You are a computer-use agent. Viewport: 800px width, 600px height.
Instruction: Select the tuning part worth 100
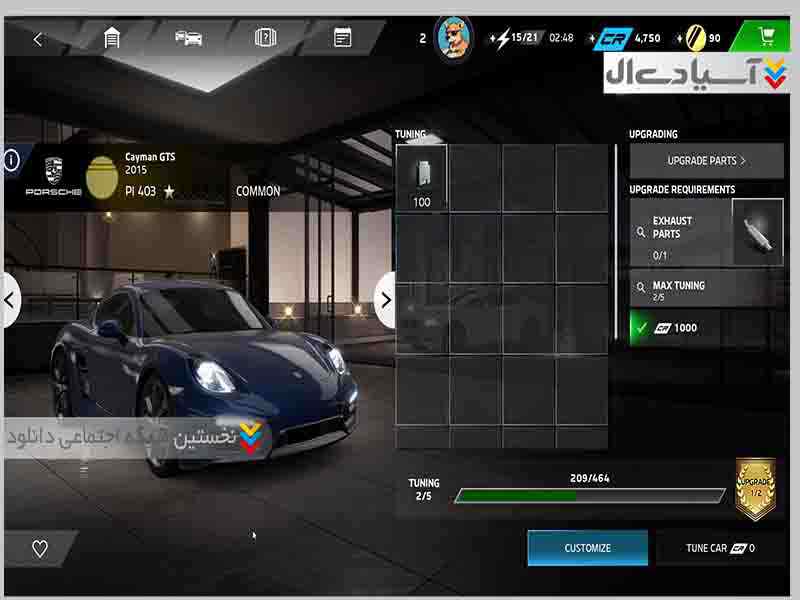pyautogui.click(x=421, y=178)
